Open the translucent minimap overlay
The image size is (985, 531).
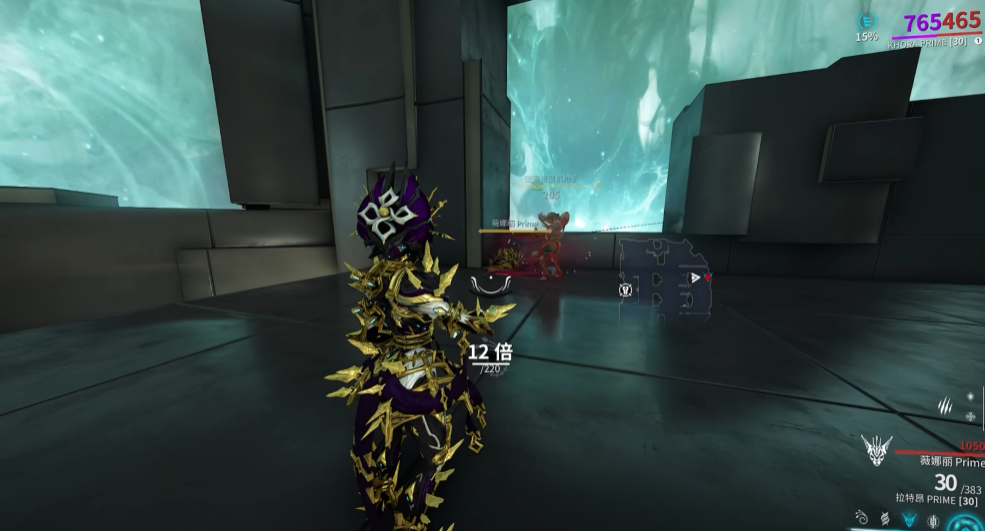click(663, 278)
